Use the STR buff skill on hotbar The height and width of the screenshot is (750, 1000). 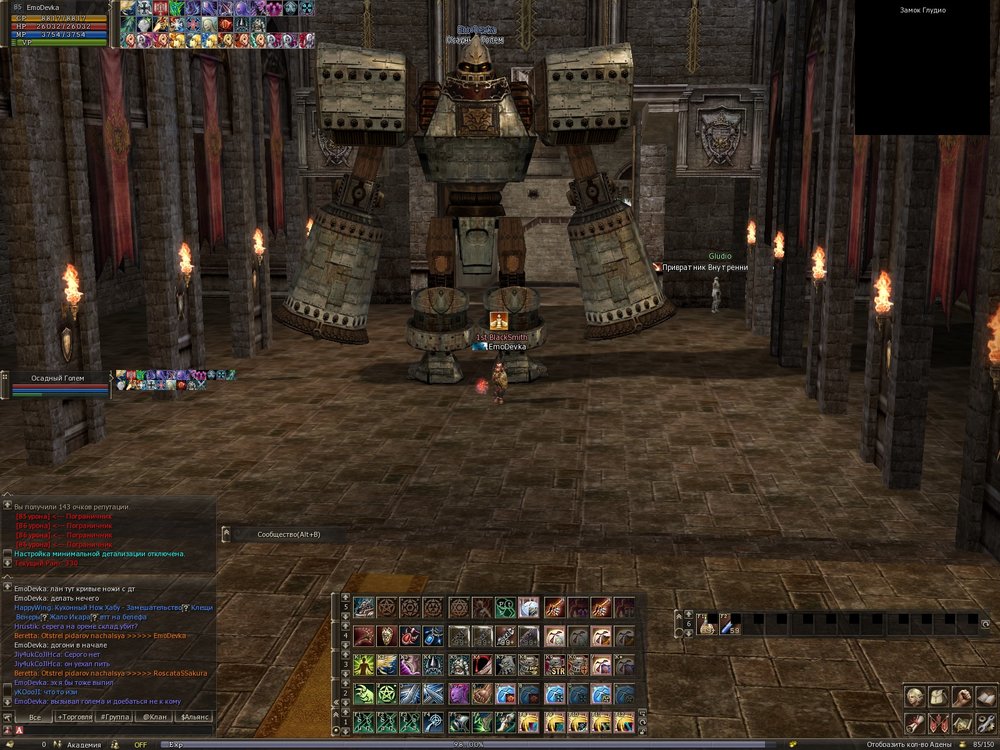(x=553, y=664)
